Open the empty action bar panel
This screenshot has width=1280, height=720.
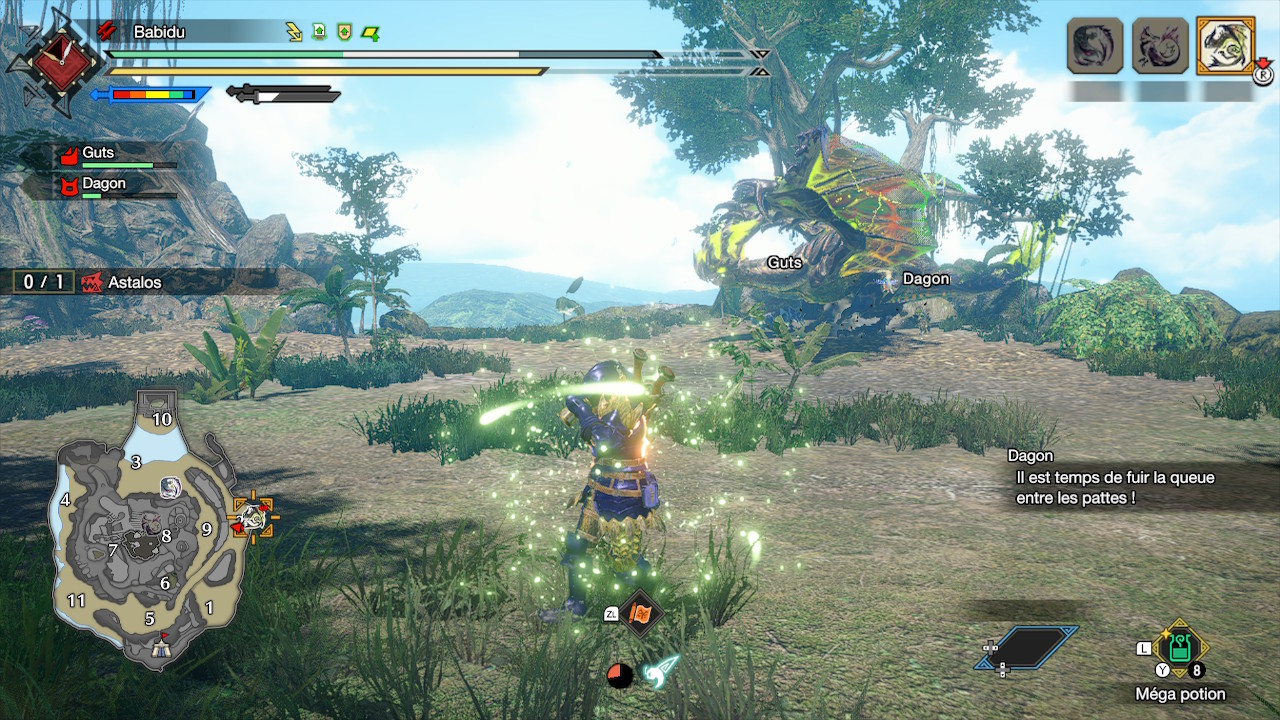1027,648
